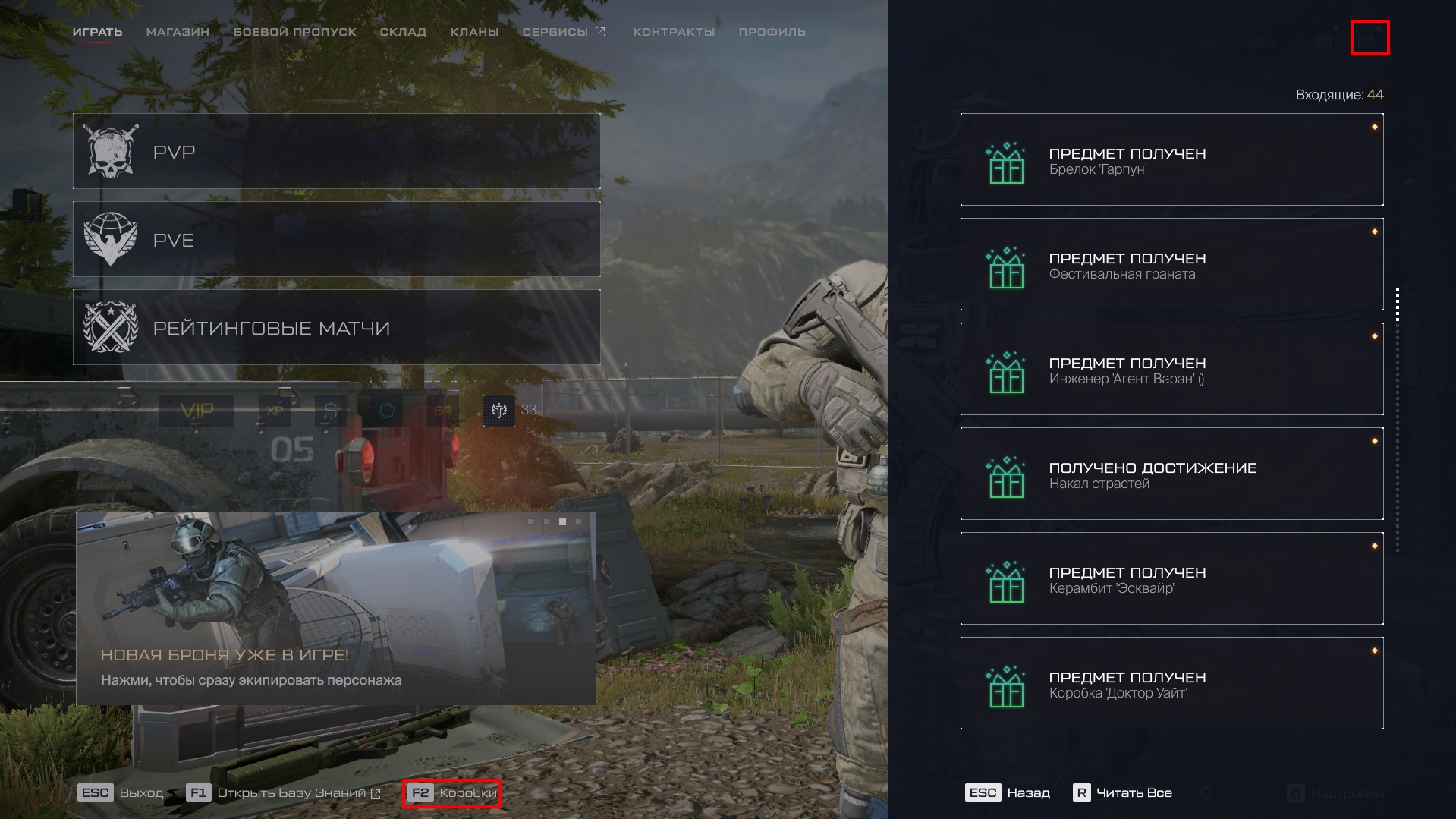Click the Читать Все button
1456x819 pixels.
point(1123,793)
